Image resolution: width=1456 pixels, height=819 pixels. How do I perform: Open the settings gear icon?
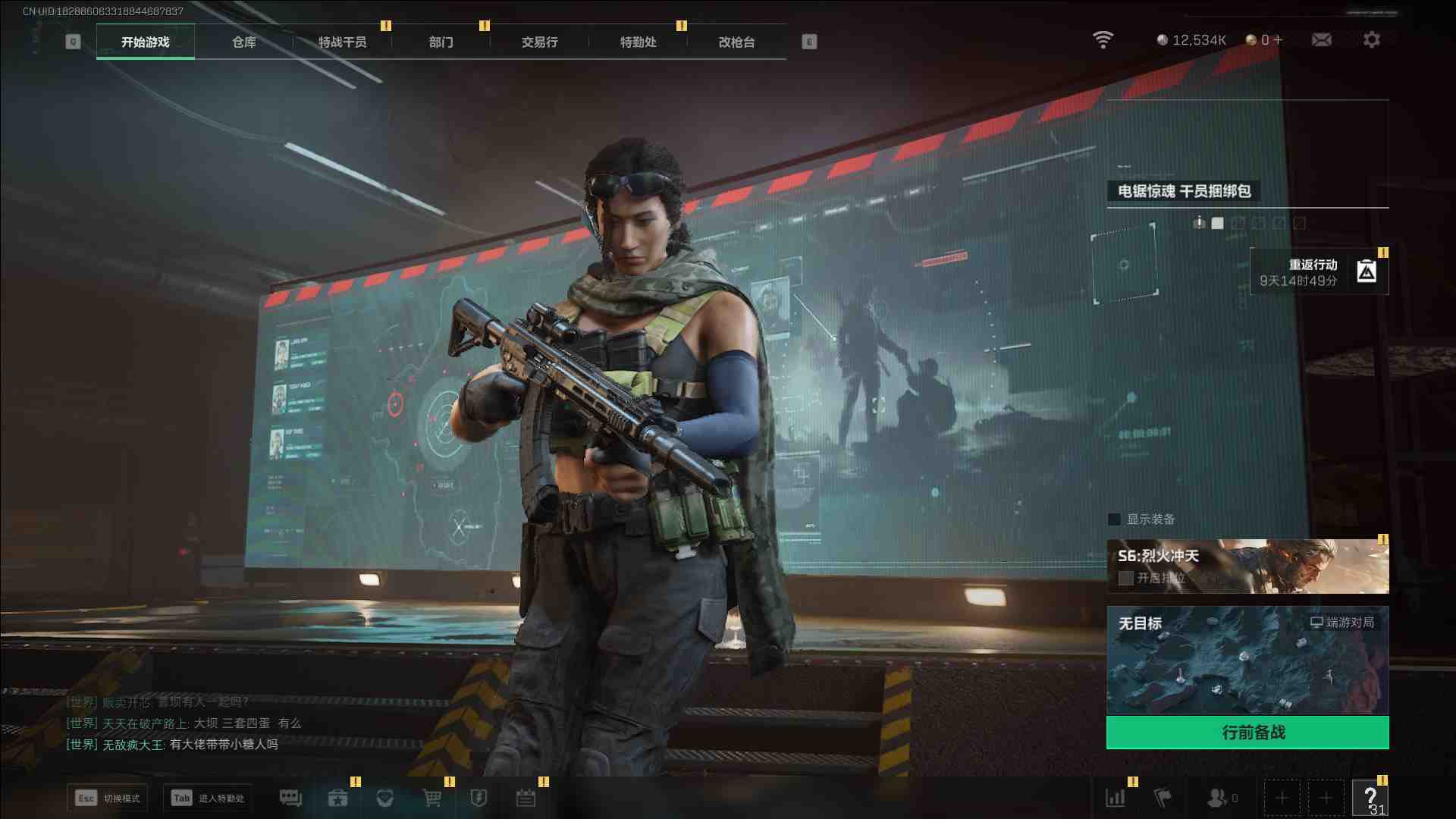tap(1372, 39)
